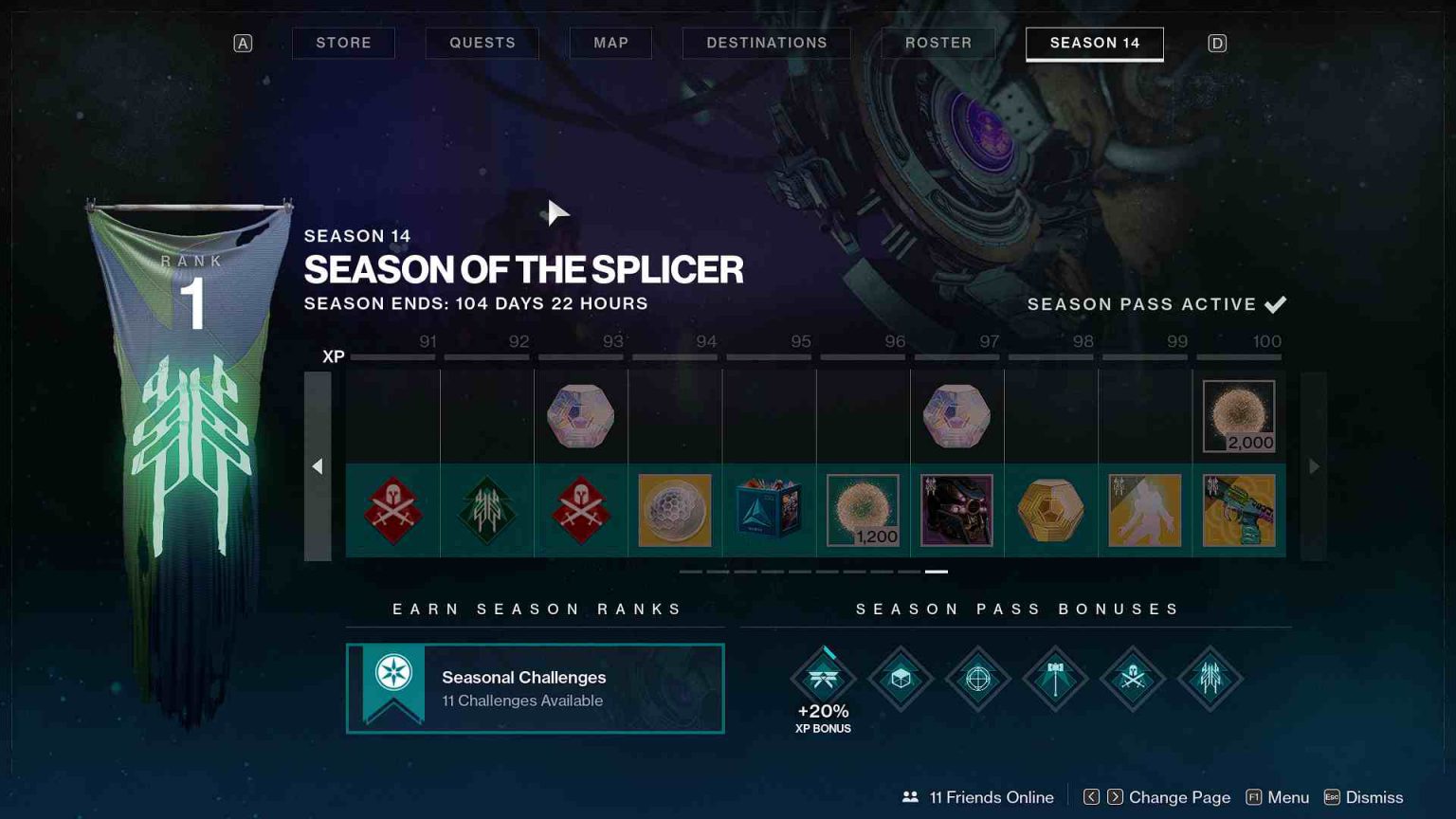The width and height of the screenshot is (1456, 819).
Task: Inspect the cube season pass bonus icon
Action: 901,679
